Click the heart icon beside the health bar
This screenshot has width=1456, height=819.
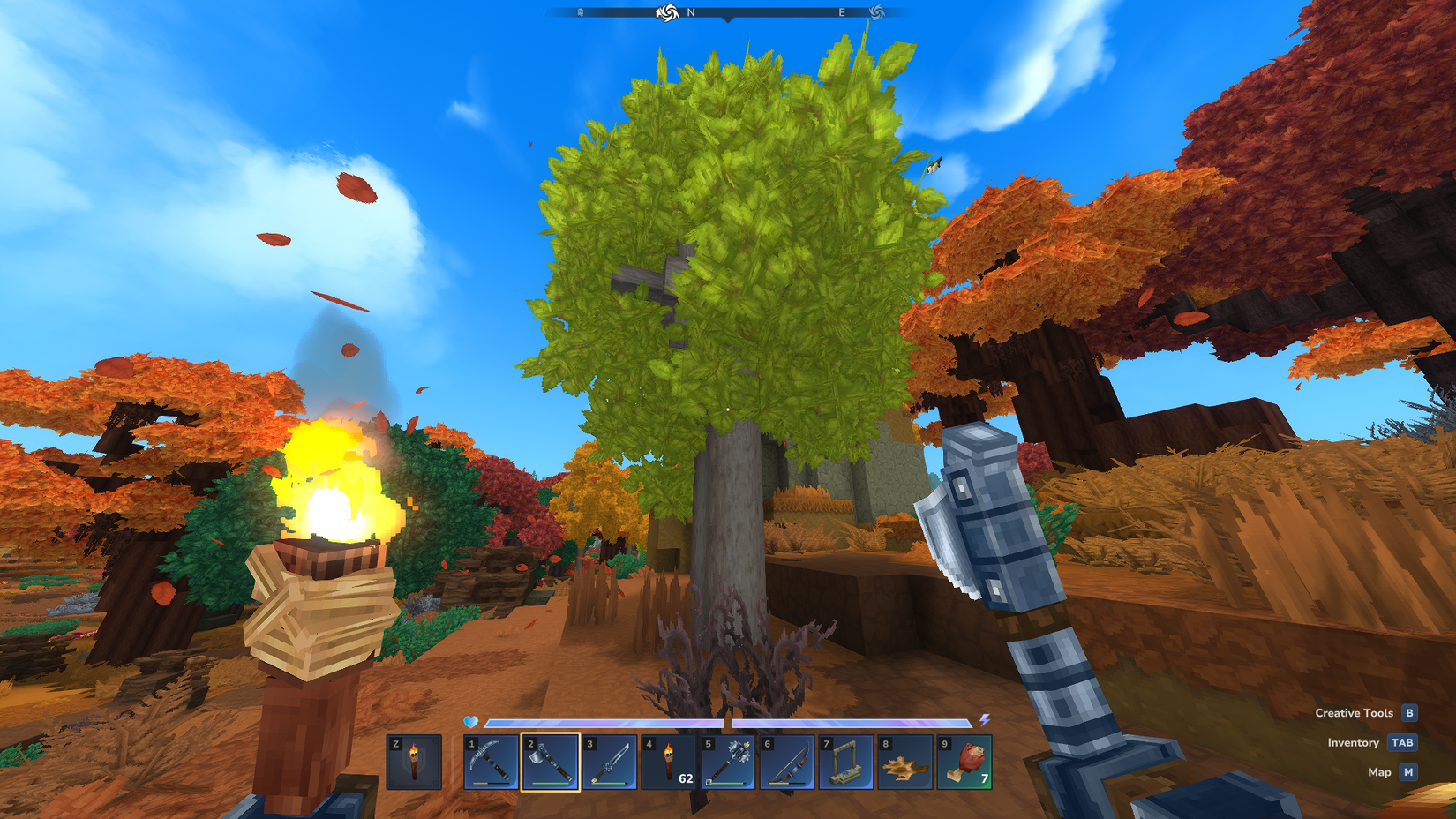click(x=469, y=721)
